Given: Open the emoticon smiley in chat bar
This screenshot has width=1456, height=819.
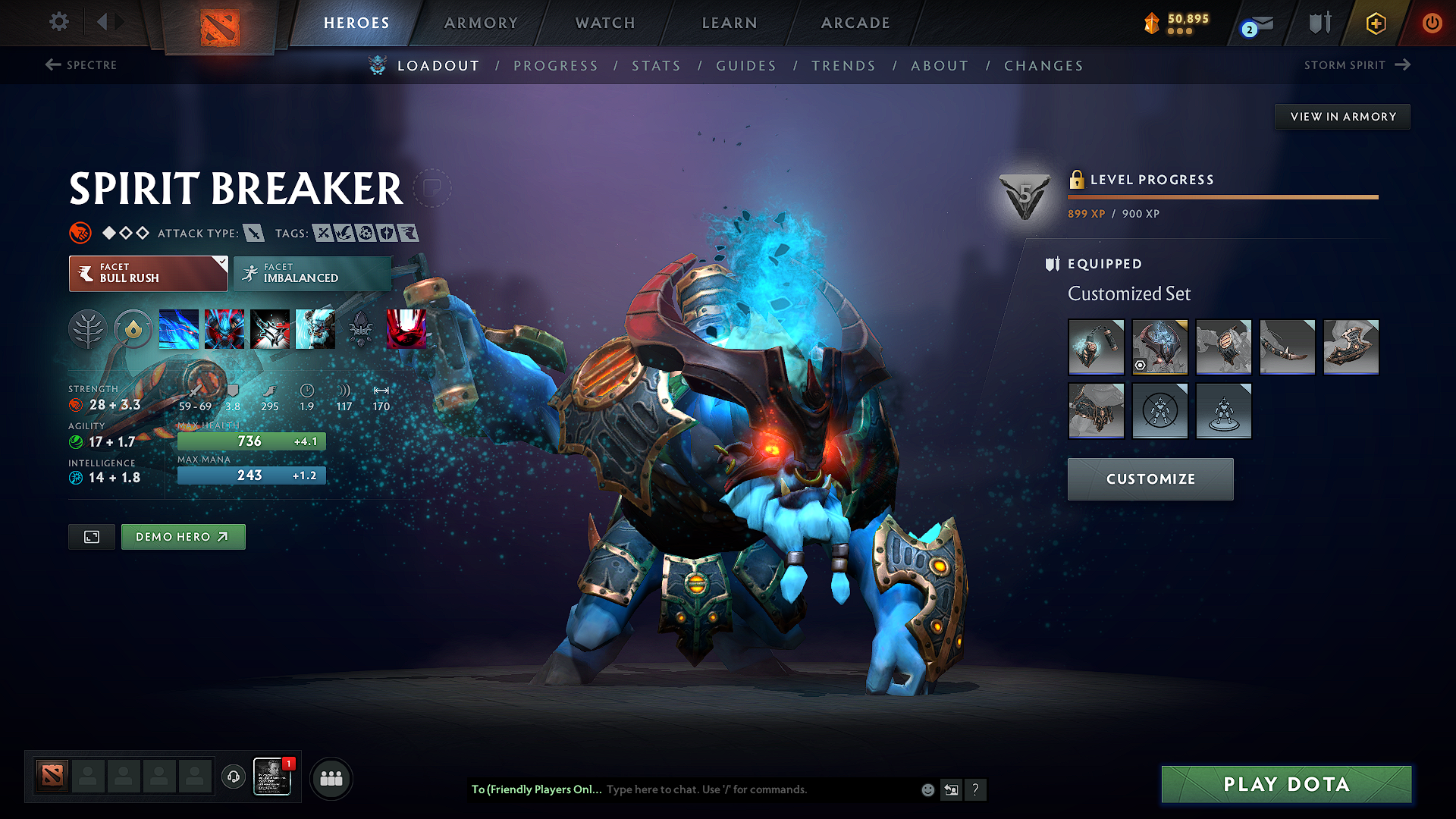Looking at the screenshot, I should [x=927, y=789].
